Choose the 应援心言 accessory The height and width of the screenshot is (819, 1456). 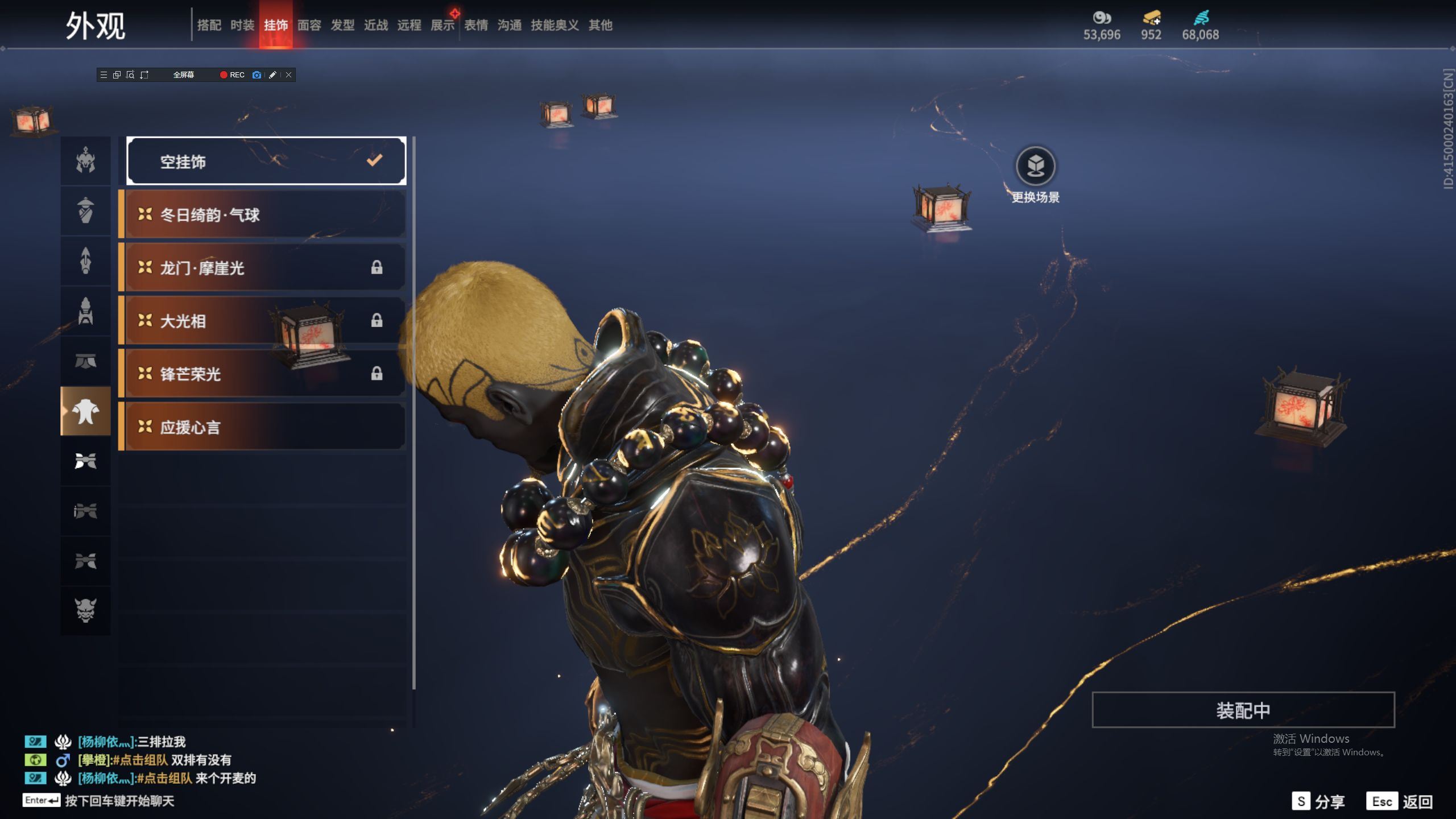point(265,427)
